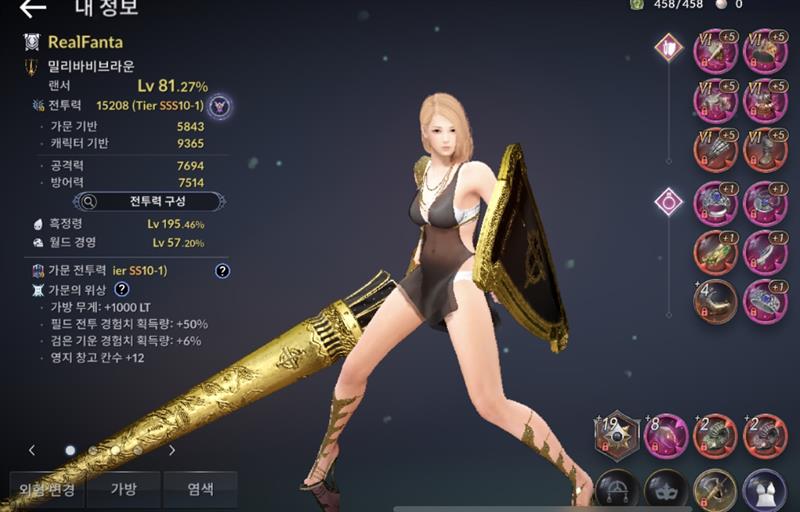The image size is (800, 512).
Task: Select the ring accessory category icon
Action: (667, 203)
